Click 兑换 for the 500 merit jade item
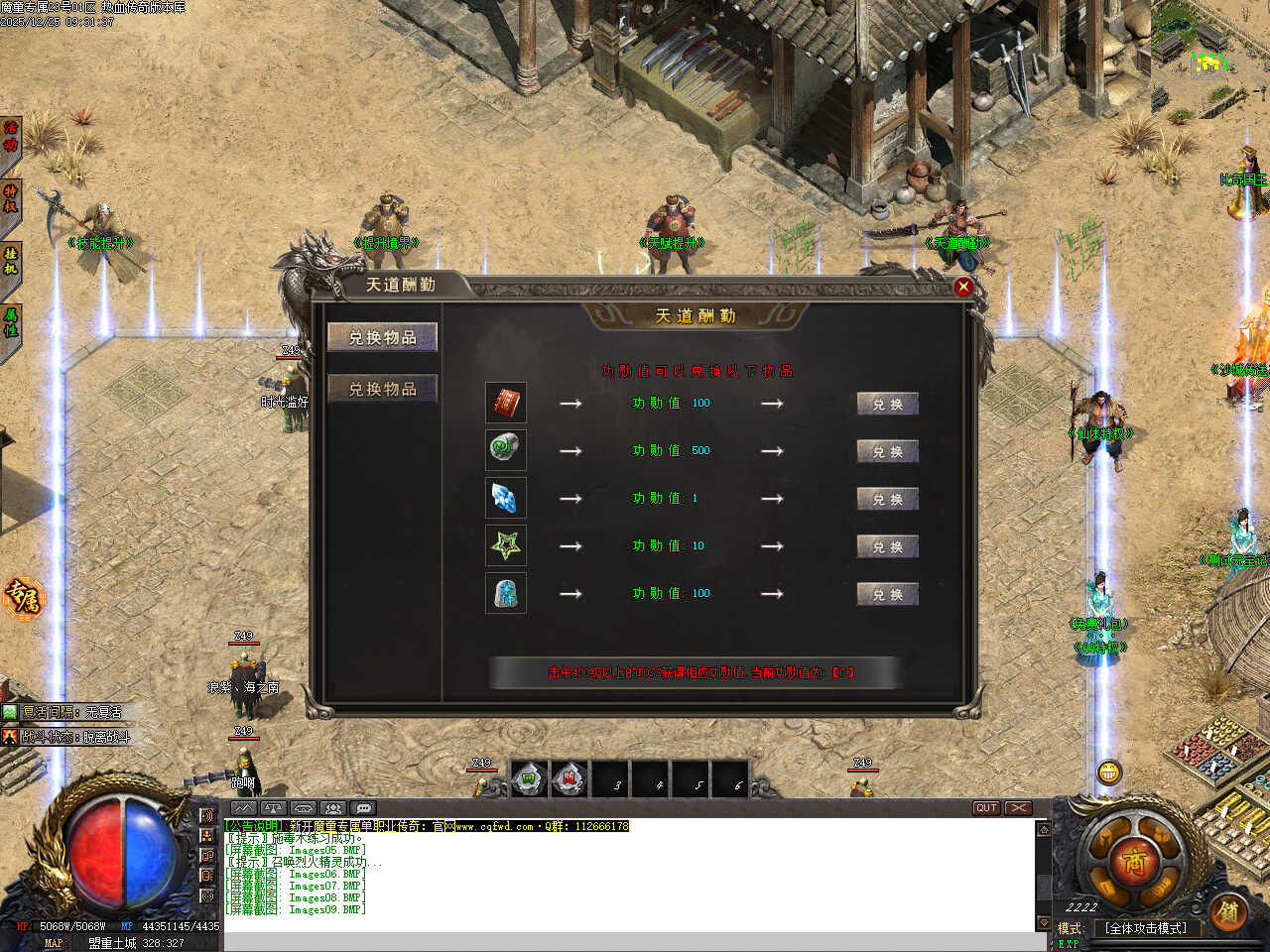The image size is (1270, 952). click(887, 451)
